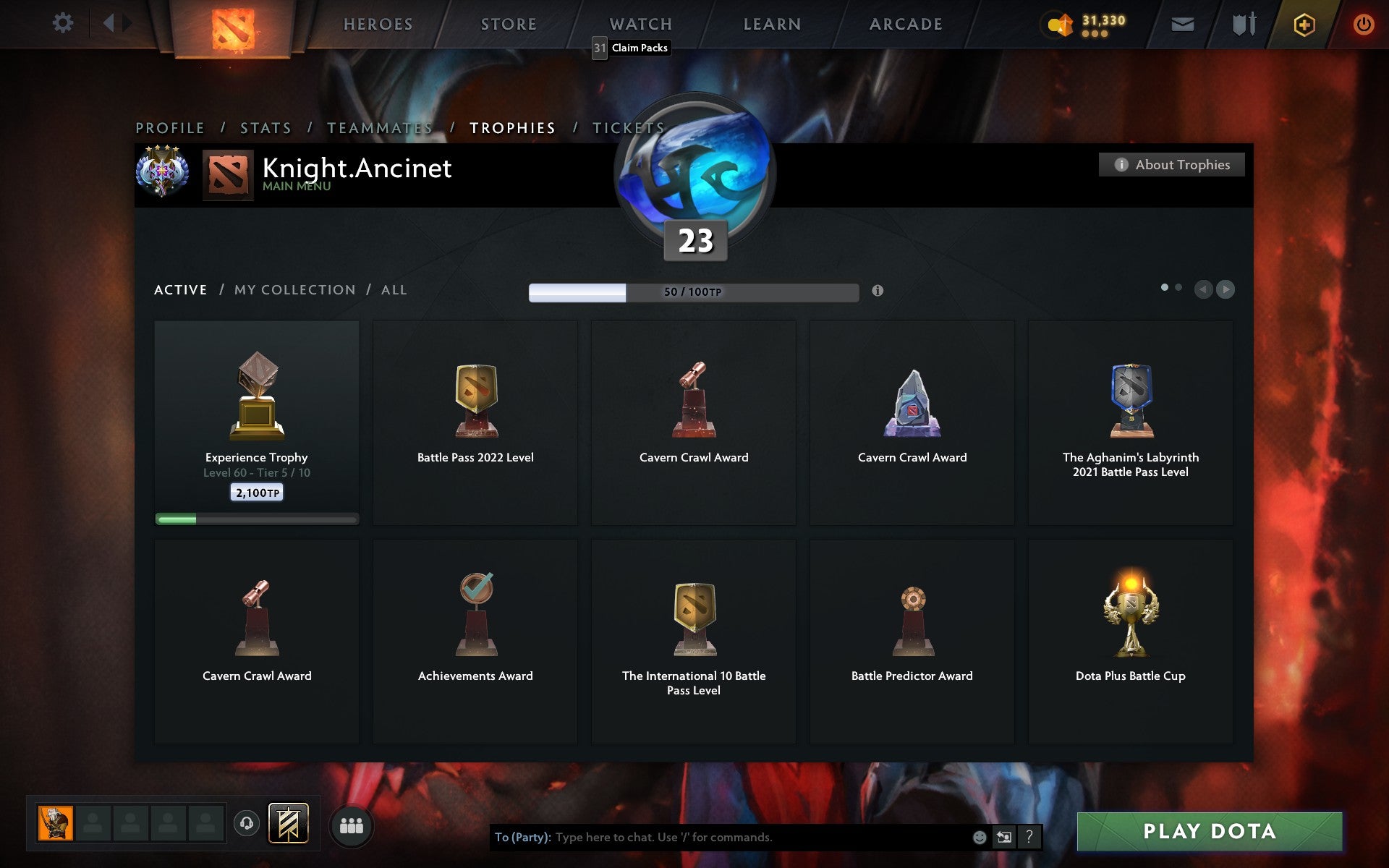Select the second page dot above trophy grid

[x=1178, y=287]
